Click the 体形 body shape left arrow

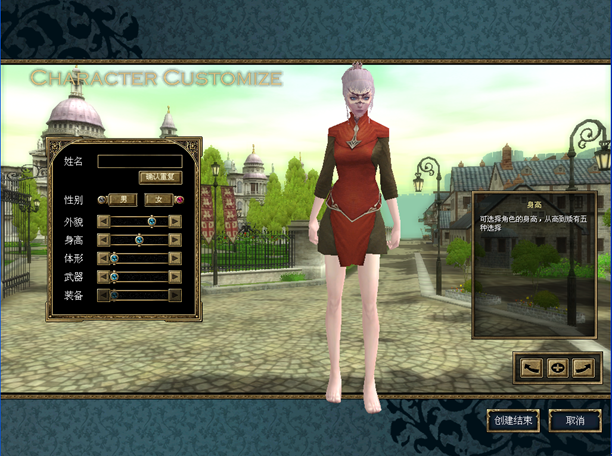click(x=103, y=258)
